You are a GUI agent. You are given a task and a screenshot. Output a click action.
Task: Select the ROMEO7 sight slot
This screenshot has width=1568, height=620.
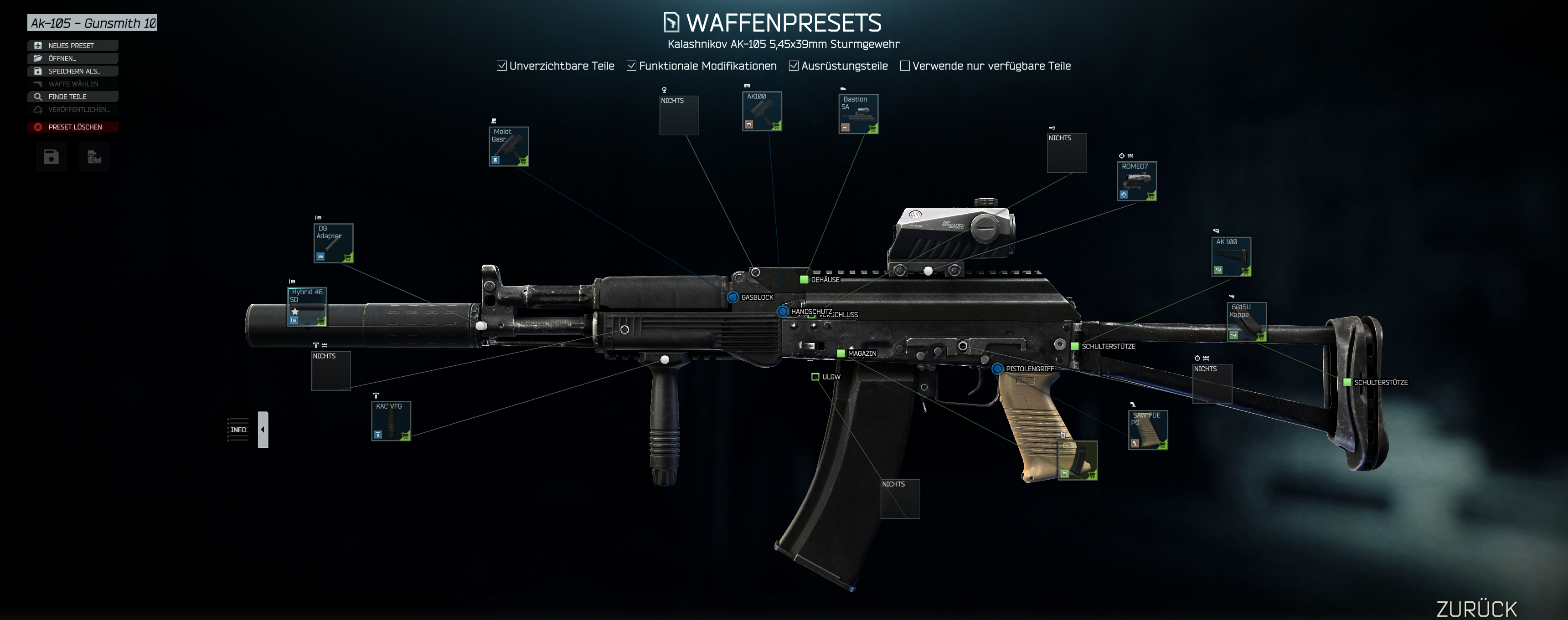tap(1137, 181)
